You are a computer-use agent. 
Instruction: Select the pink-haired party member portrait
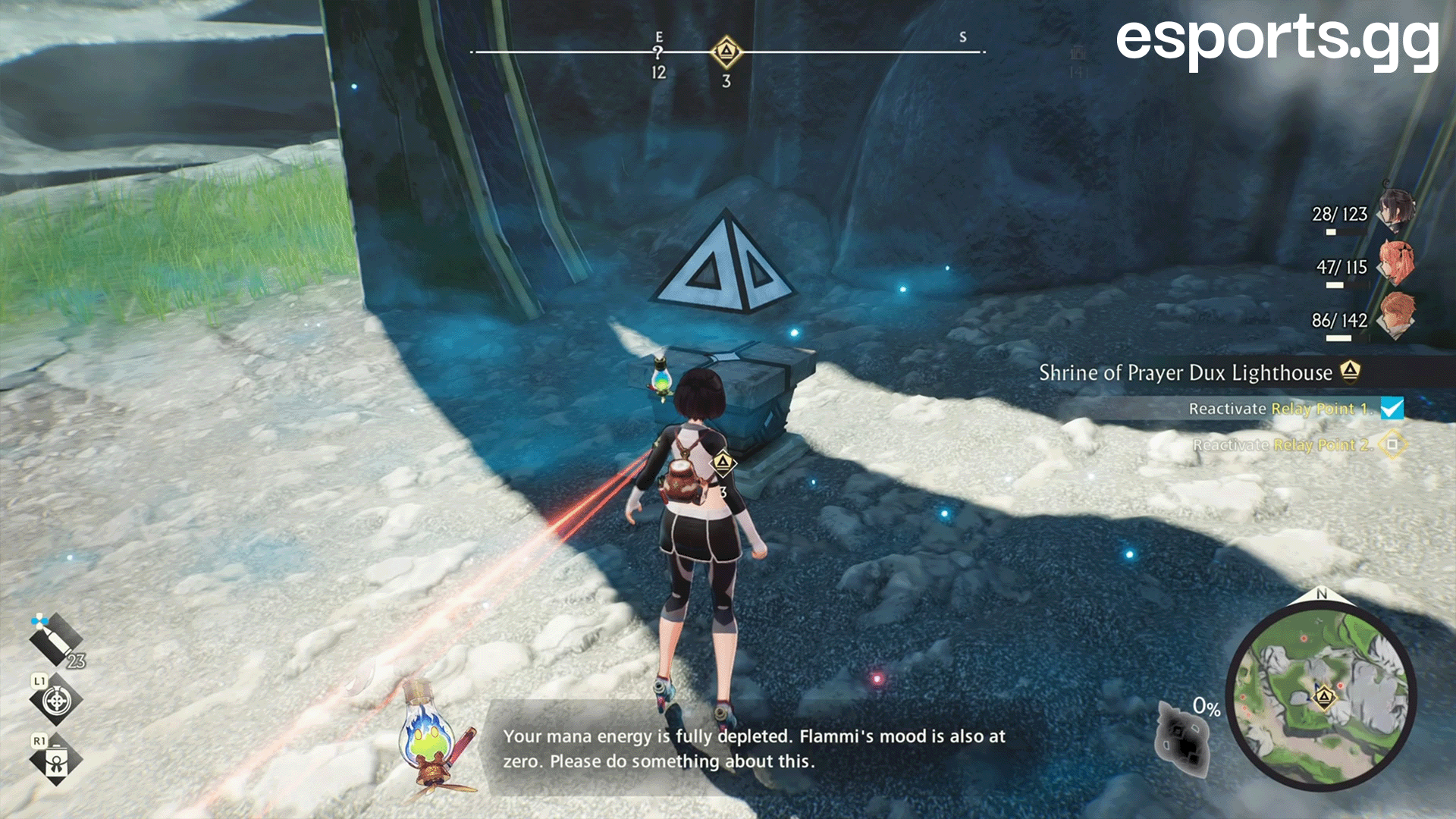tap(1395, 263)
